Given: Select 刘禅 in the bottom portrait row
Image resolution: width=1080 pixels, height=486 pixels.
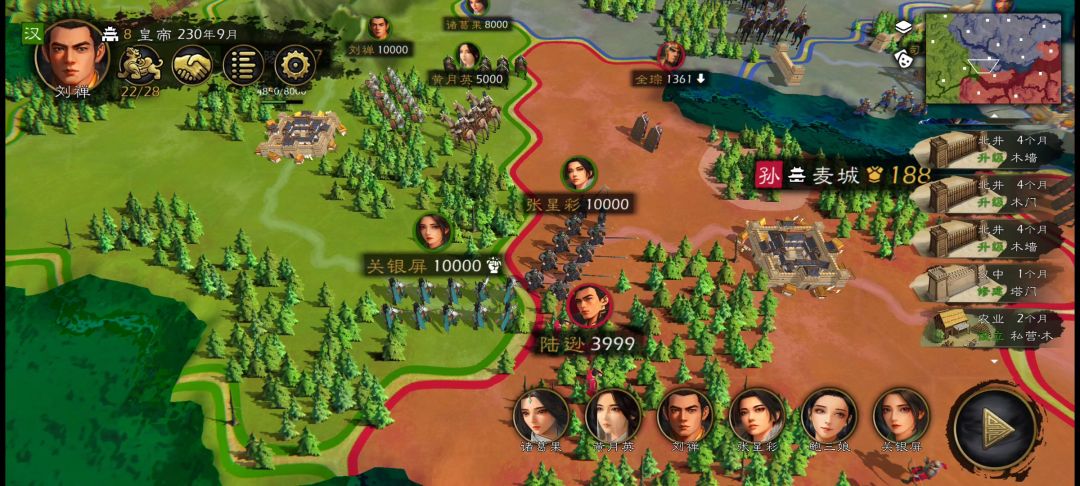Looking at the screenshot, I should coord(685,416).
